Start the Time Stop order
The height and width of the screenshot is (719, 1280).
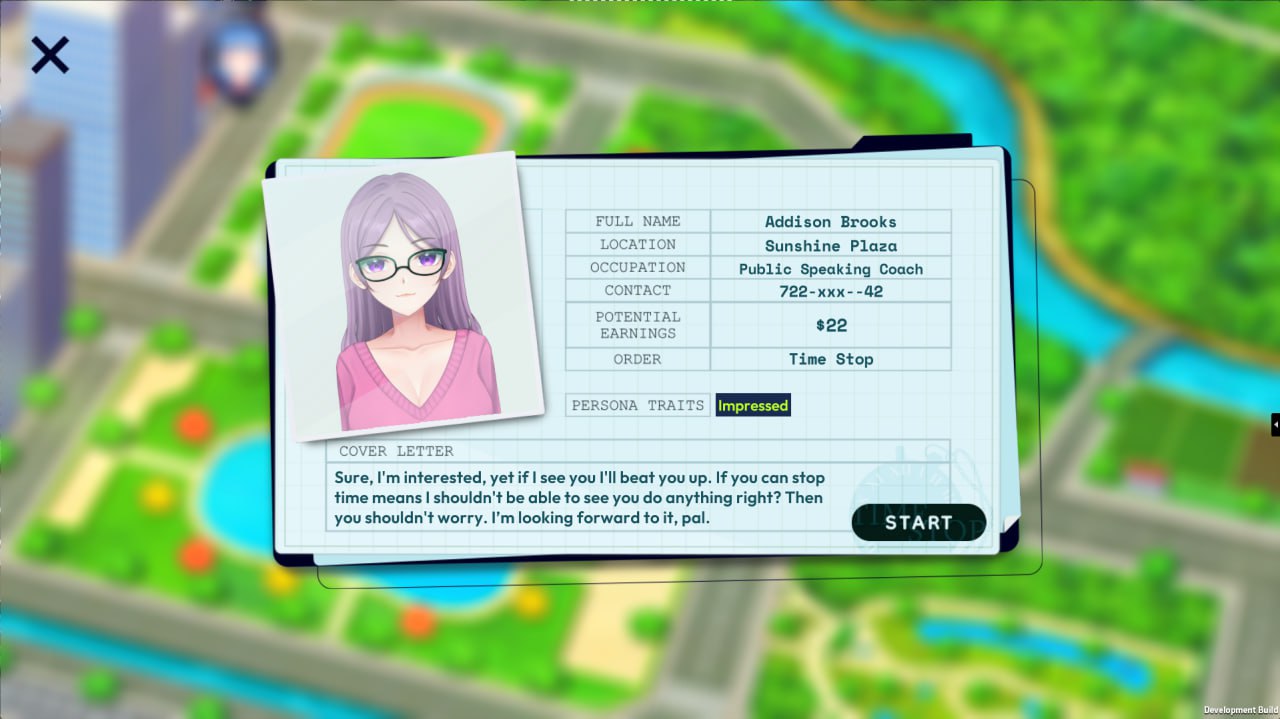pyautogui.click(x=918, y=522)
